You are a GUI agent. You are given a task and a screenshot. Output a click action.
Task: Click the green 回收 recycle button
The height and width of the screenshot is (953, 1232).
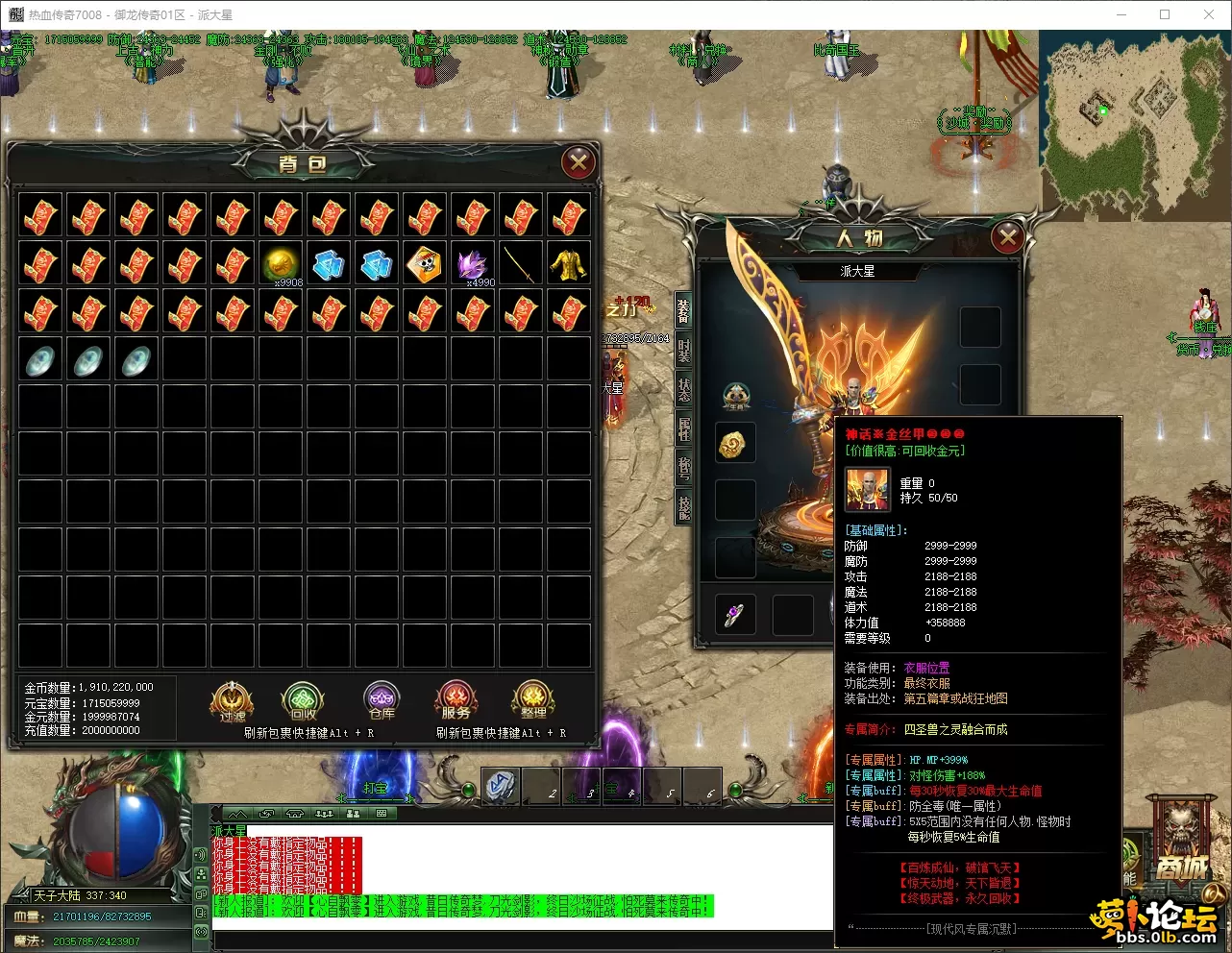303,702
